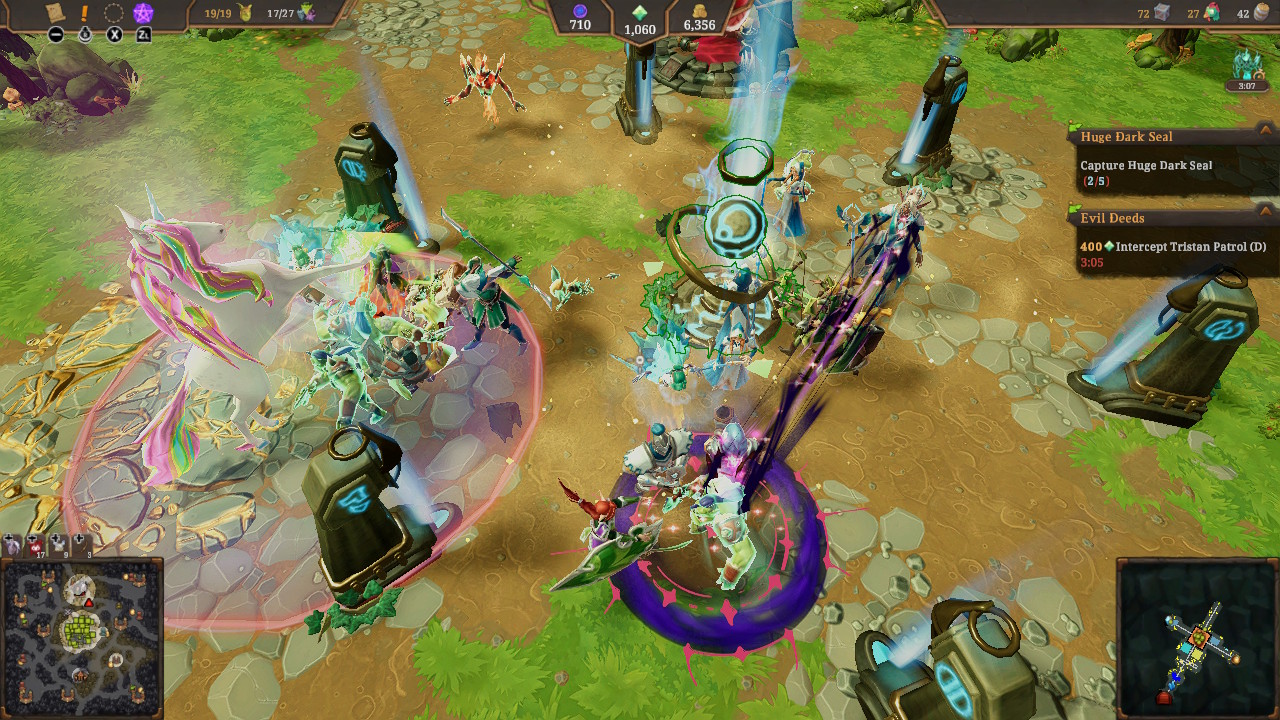Click the Capture Huge Dark Seal objective
The height and width of the screenshot is (720, 1280).
pyautogui.click(x=1146, y=166)
